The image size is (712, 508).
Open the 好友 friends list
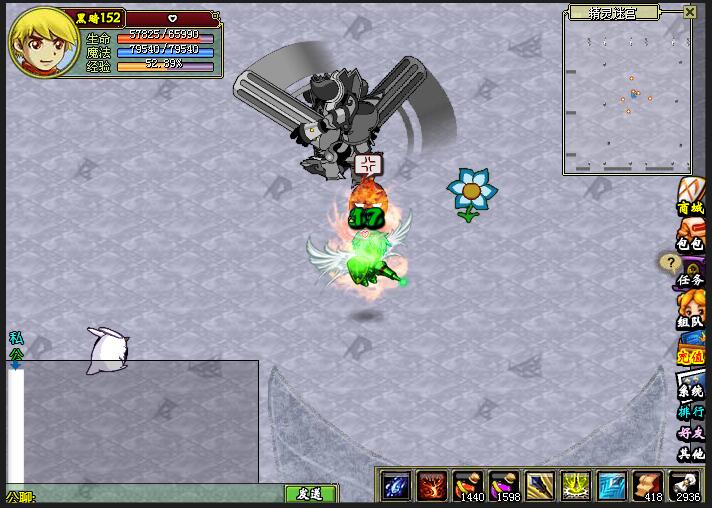691,433
